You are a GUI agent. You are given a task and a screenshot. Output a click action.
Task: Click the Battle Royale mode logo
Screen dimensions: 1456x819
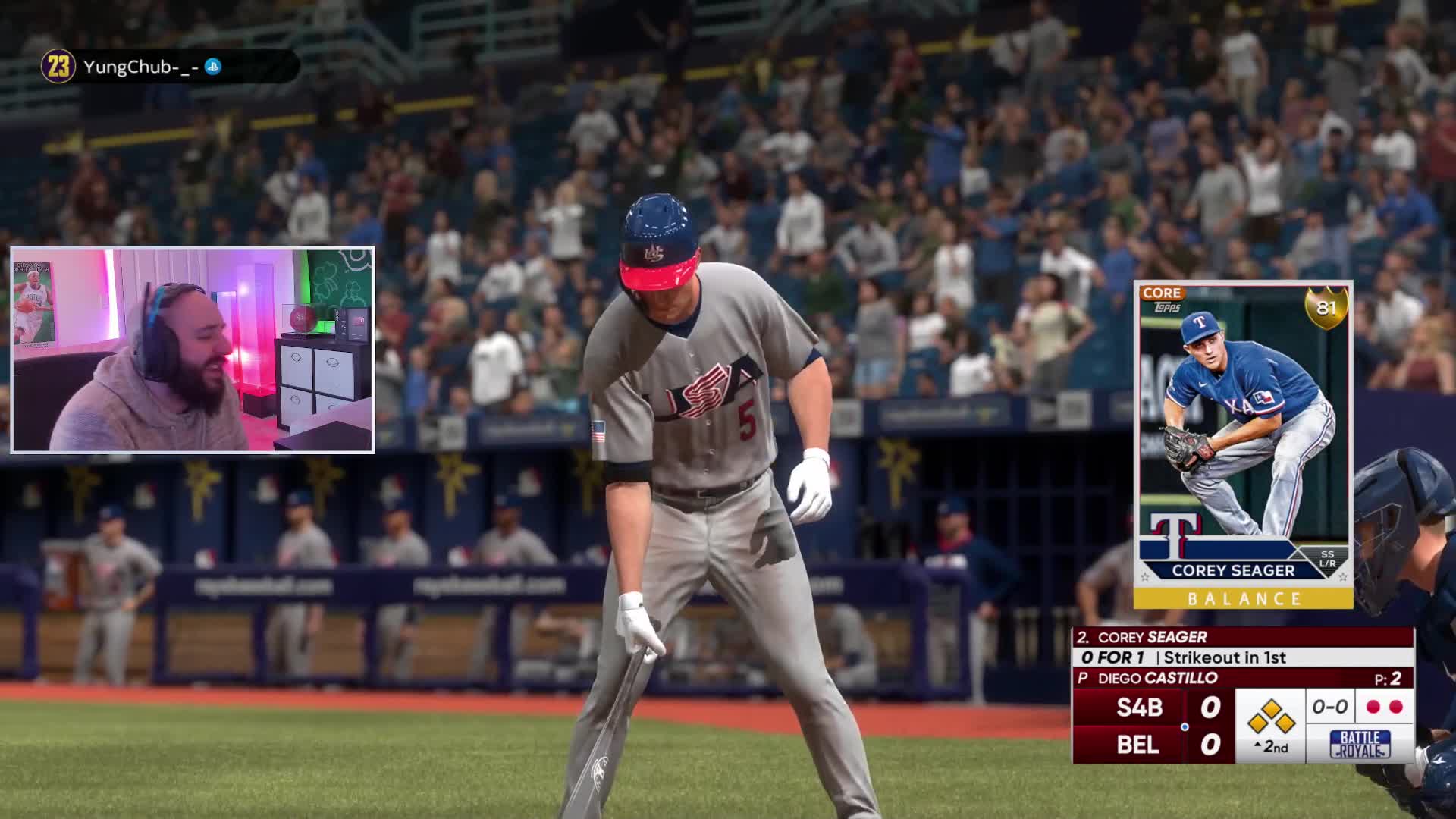coord(1360,745)
